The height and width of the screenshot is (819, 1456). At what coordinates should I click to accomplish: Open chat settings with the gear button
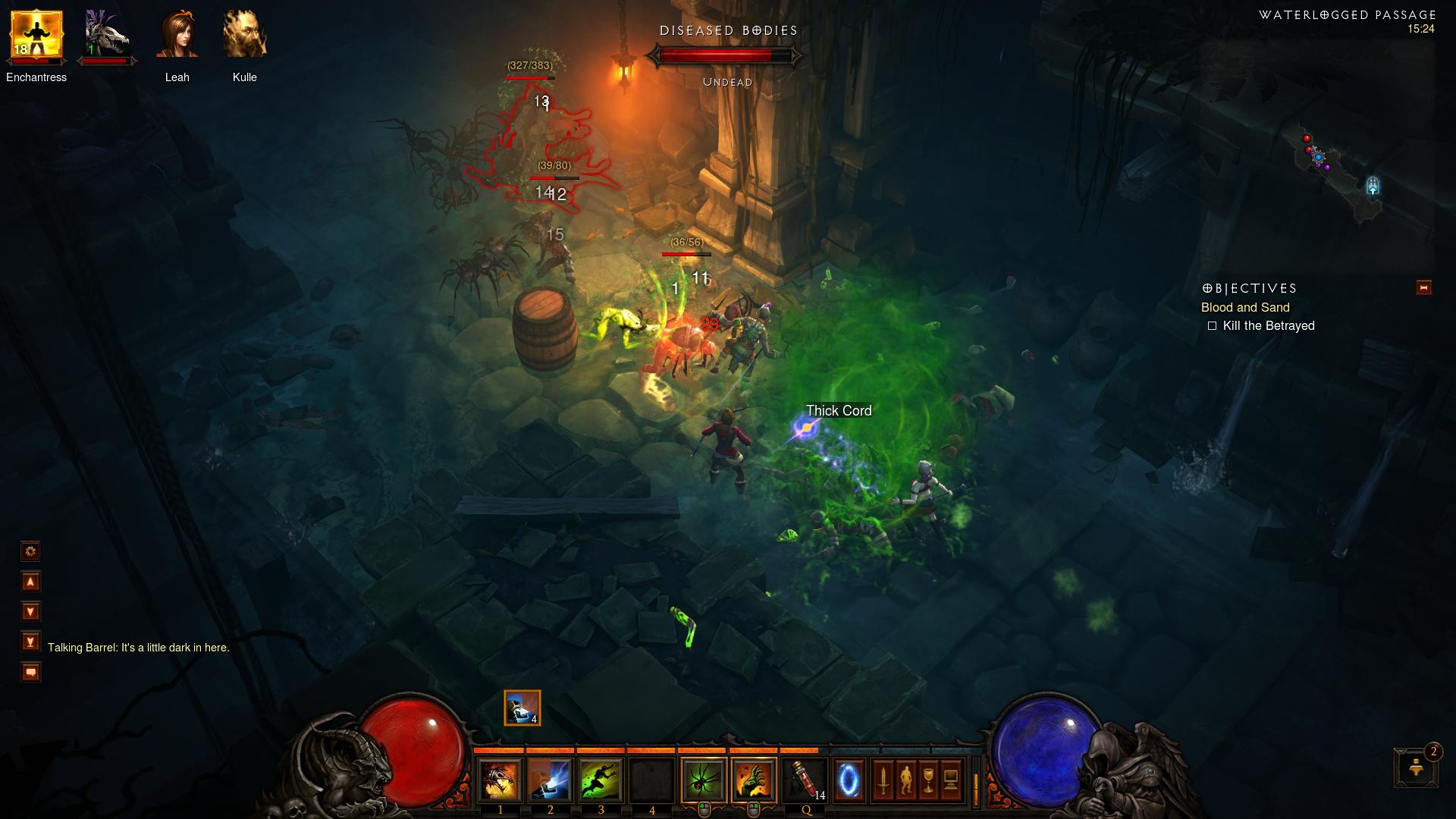30,551
